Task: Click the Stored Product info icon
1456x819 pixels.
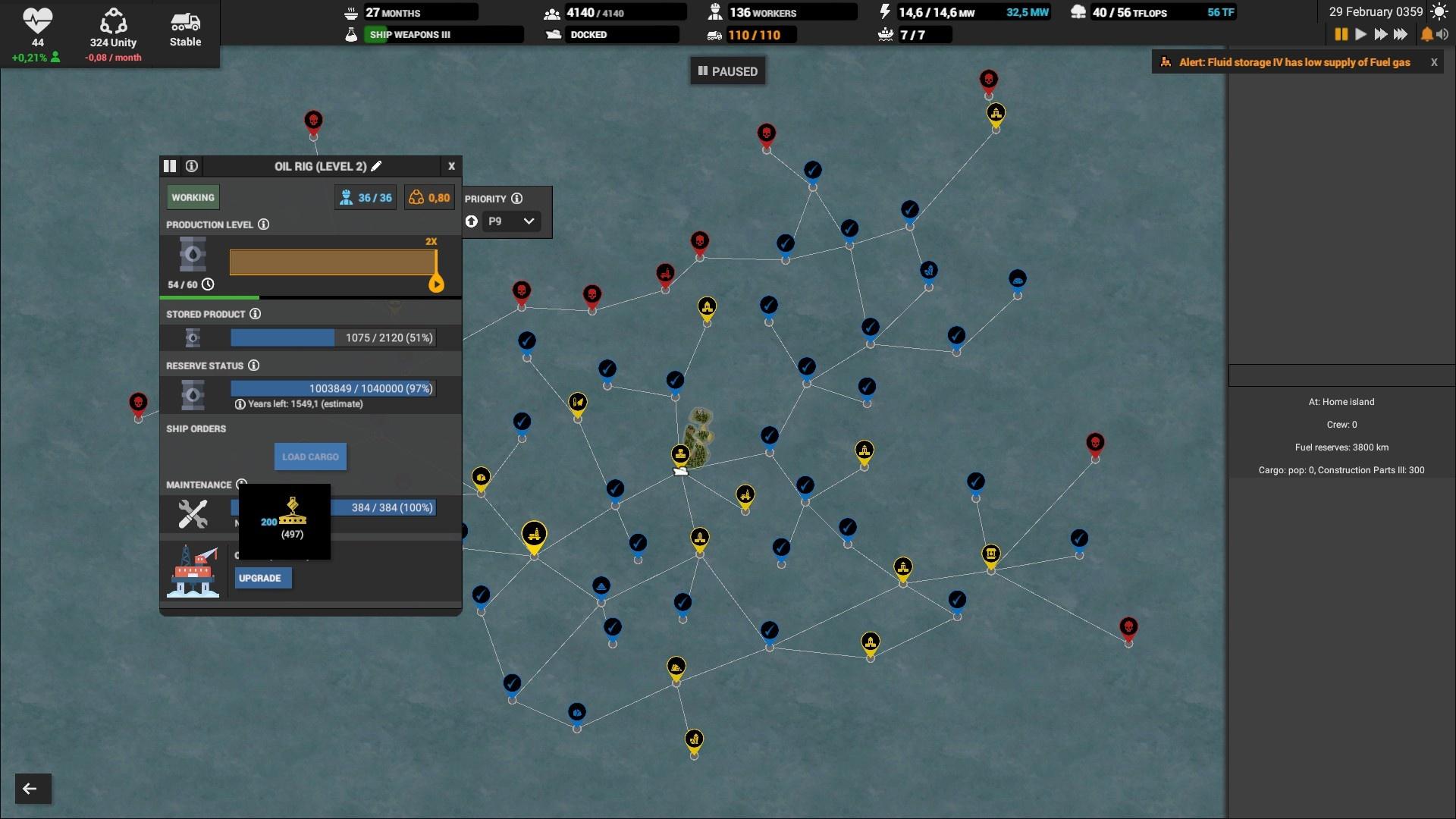Action: 256,314
